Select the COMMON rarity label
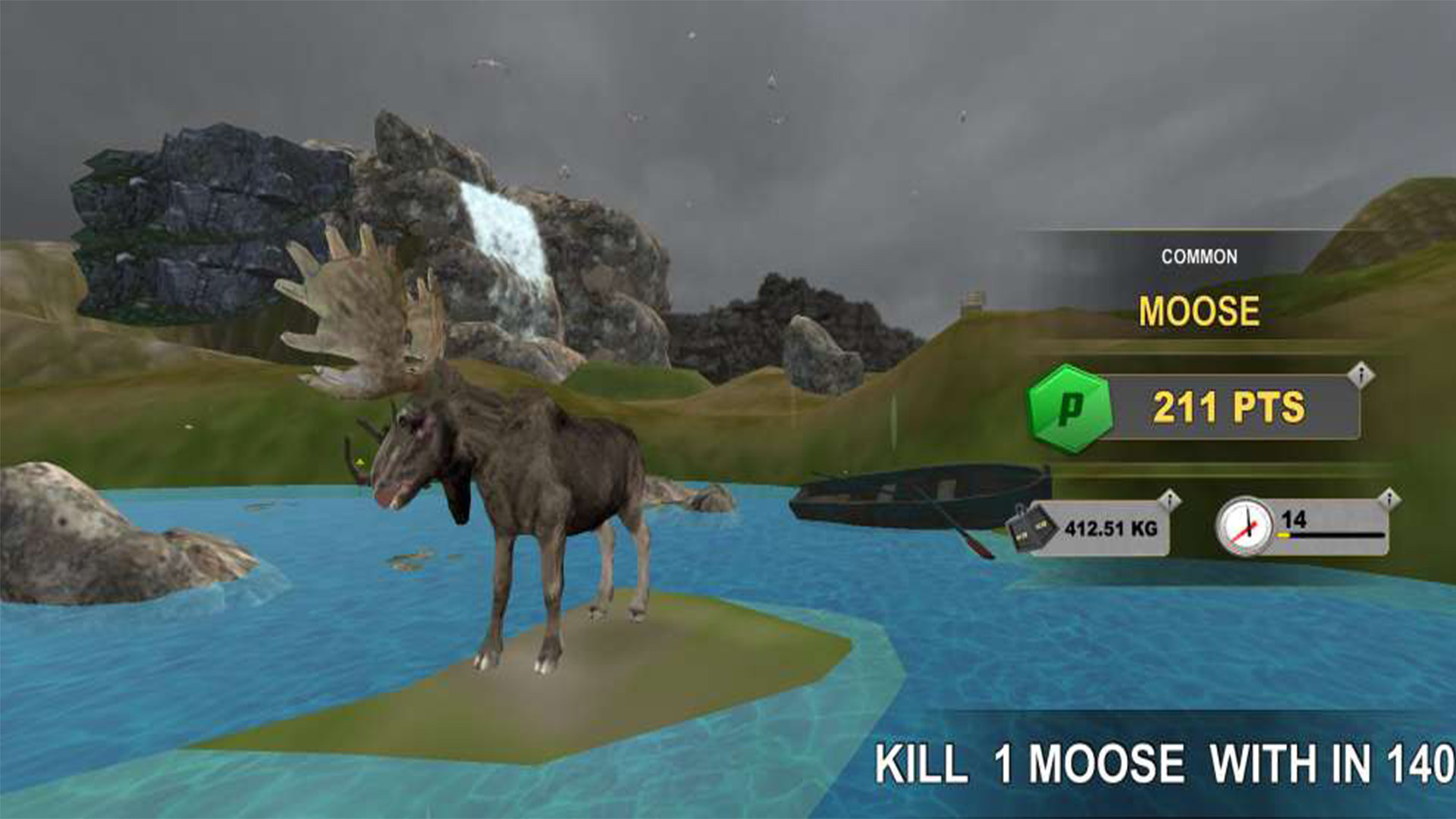The width and height of the screenshot is (1456, 819). pos(1200,255)
